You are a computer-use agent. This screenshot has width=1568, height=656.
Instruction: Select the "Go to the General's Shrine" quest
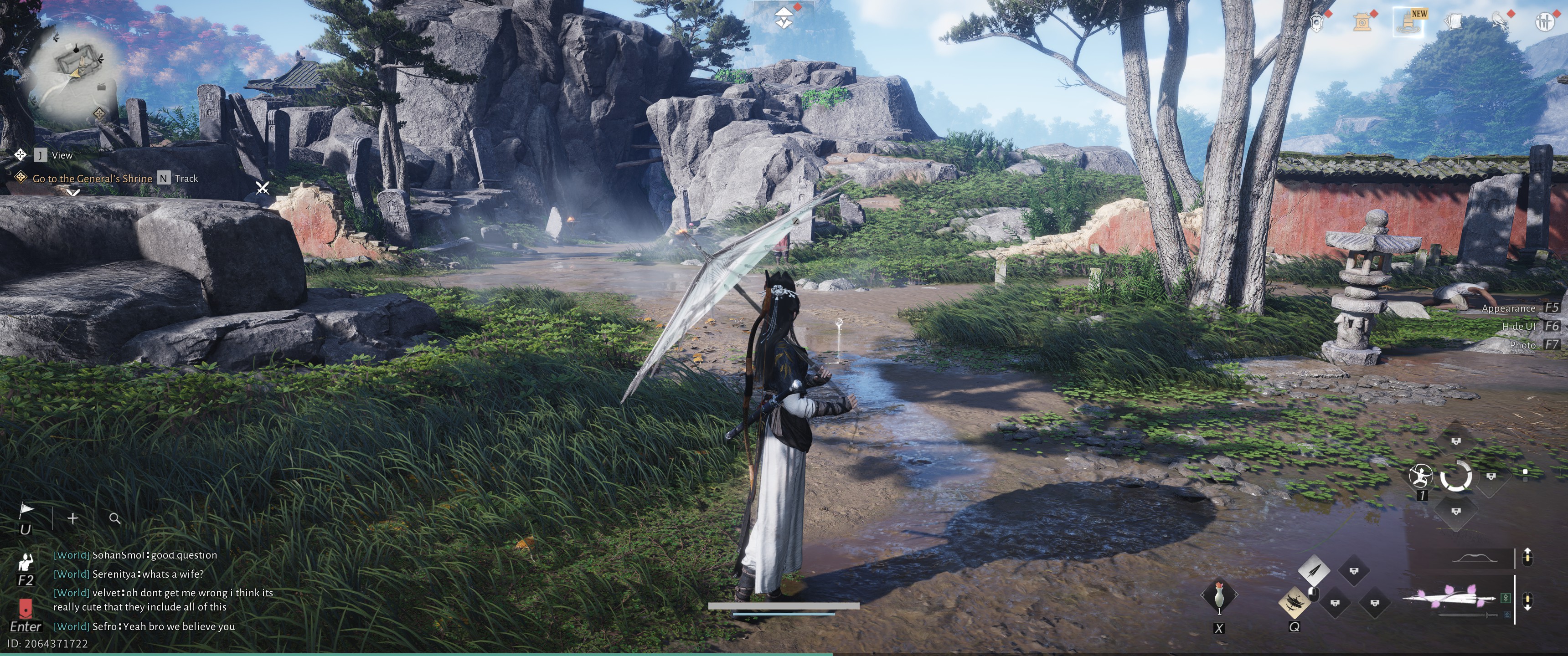coord(92,178)
